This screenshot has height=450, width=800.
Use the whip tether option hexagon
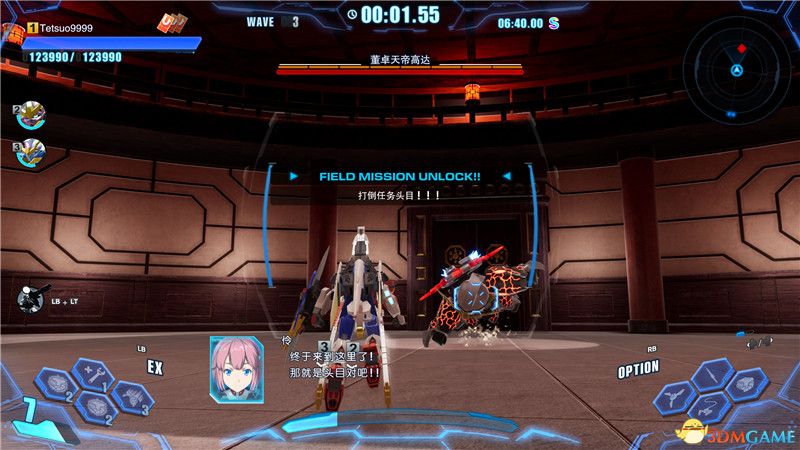click(x=709, y=407)
